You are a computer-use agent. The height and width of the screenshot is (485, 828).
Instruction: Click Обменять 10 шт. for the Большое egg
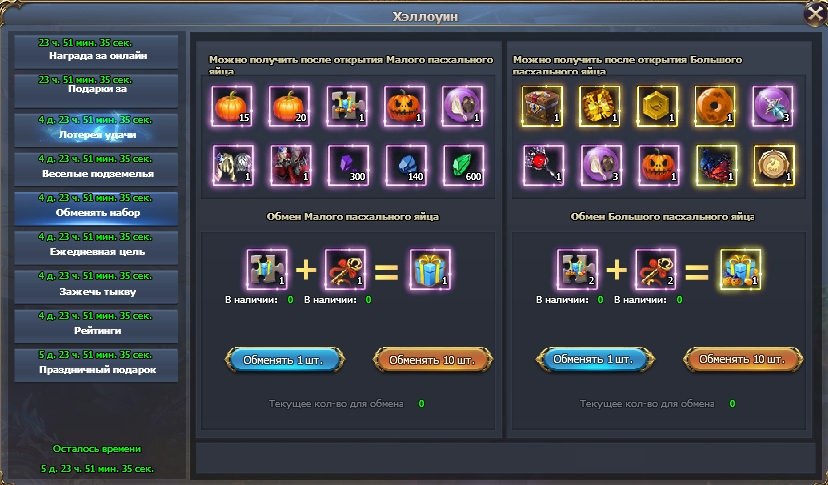tap(744, 359)
